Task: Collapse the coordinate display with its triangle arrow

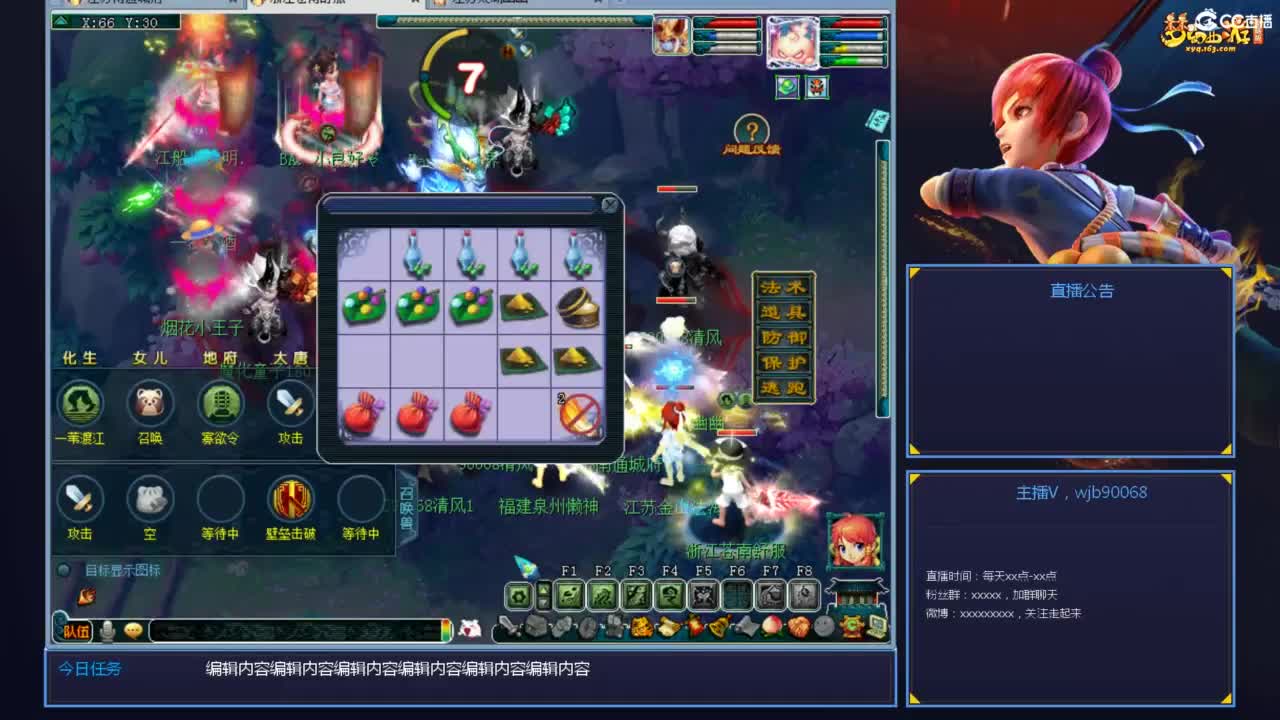Action: pos(60,23)
